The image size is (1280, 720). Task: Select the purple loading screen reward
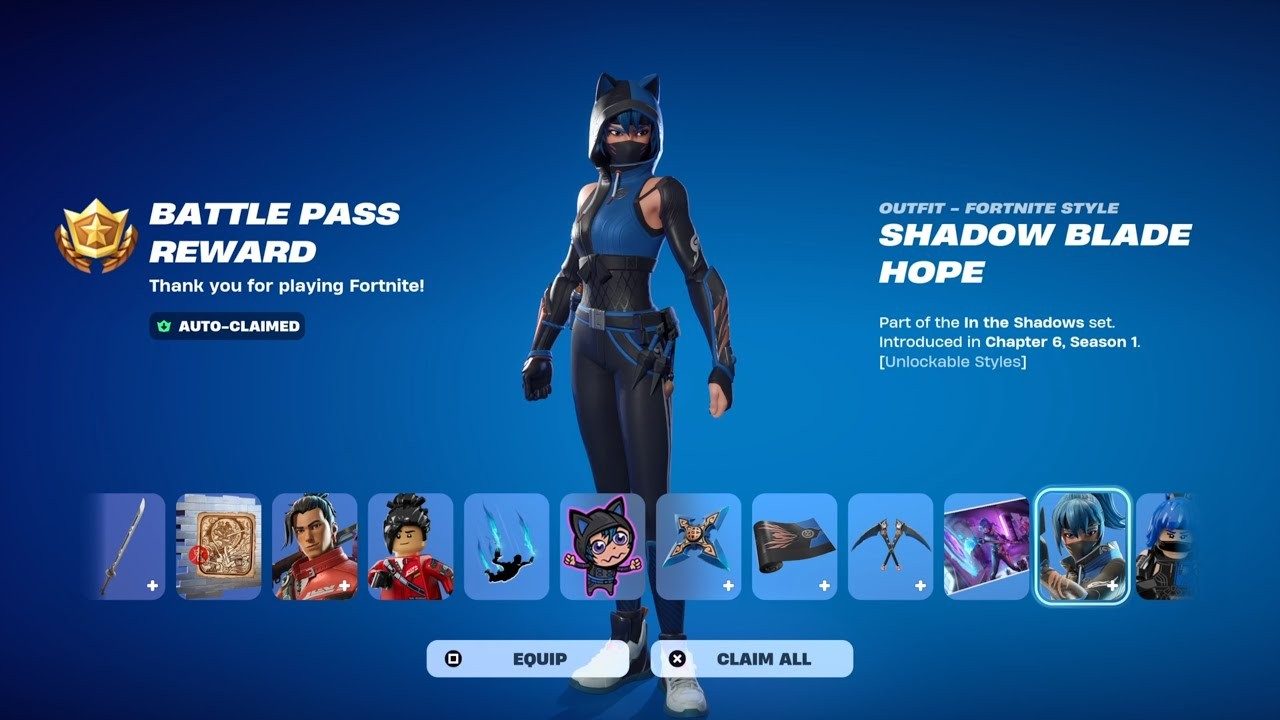click(x=987, y=545)
